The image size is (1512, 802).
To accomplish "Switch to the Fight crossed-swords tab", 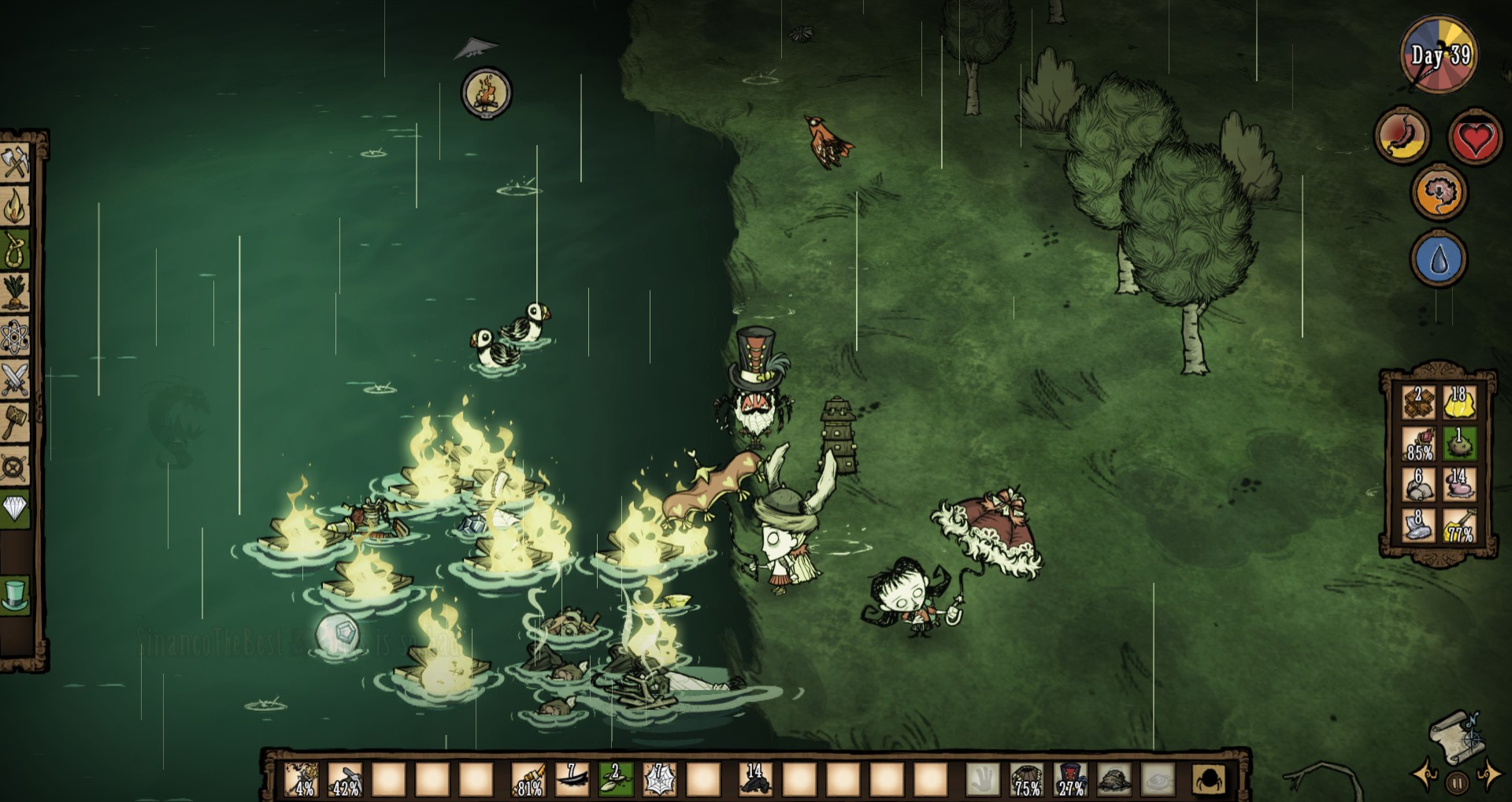I will pyautogui.click(x=15, y=381).
